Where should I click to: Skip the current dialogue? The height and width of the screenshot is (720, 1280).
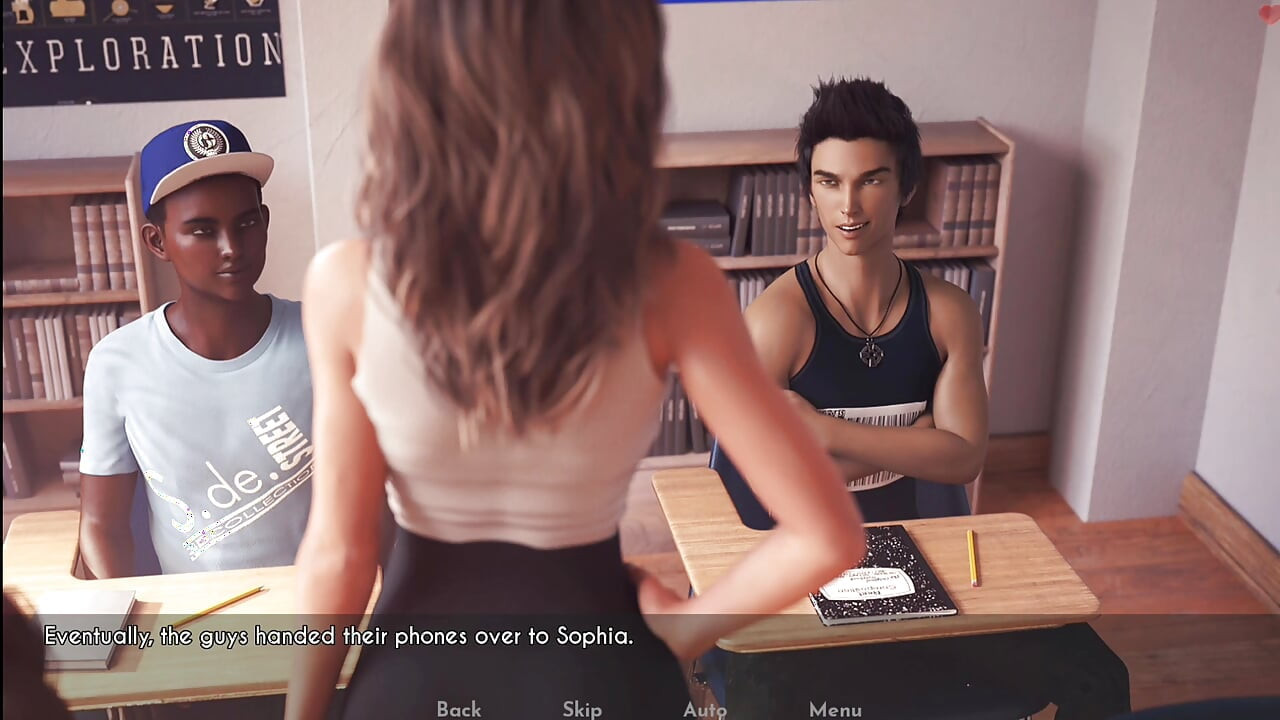(581, 709)
